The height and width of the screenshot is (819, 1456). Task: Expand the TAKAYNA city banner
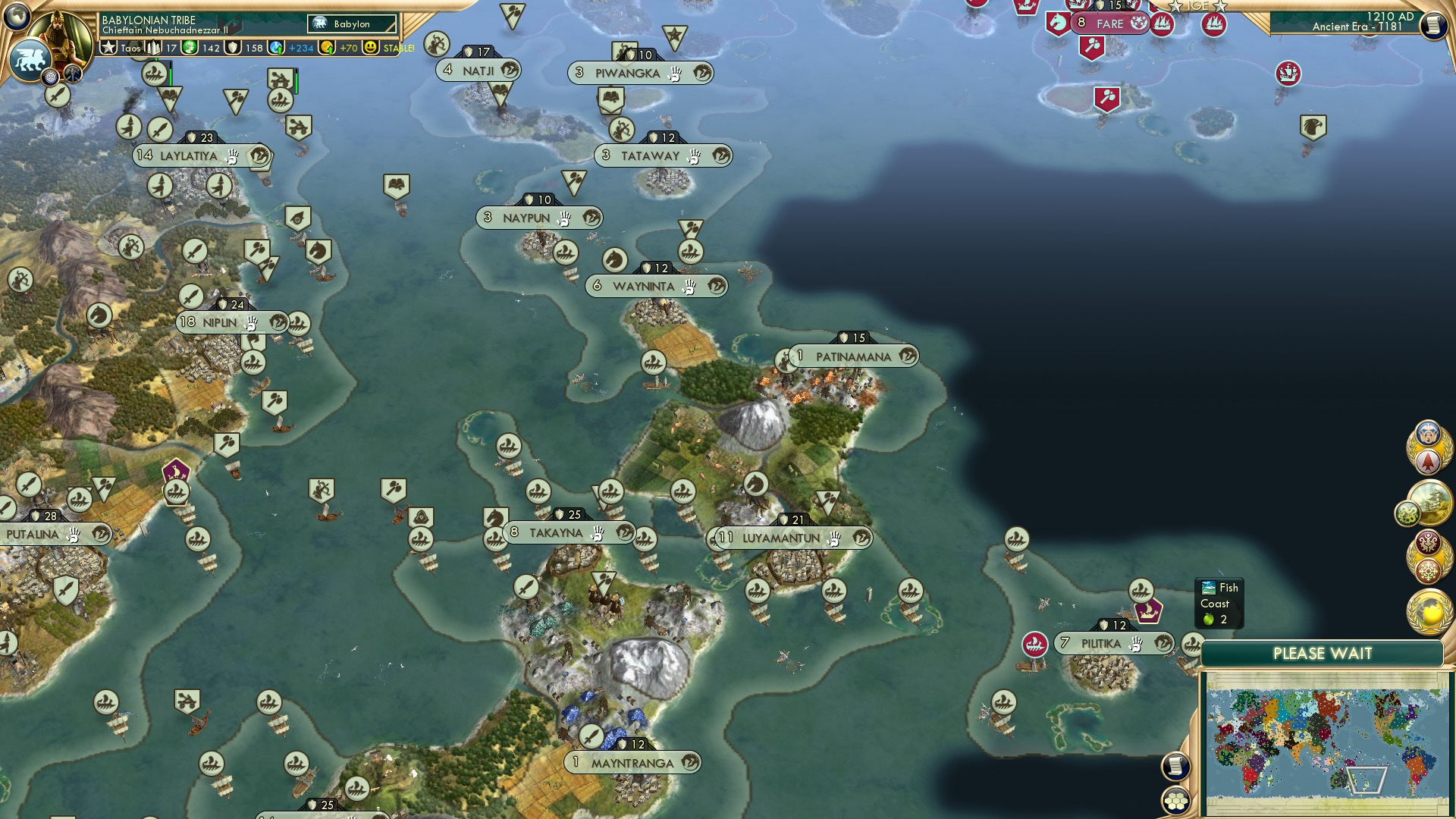point(559,533)
